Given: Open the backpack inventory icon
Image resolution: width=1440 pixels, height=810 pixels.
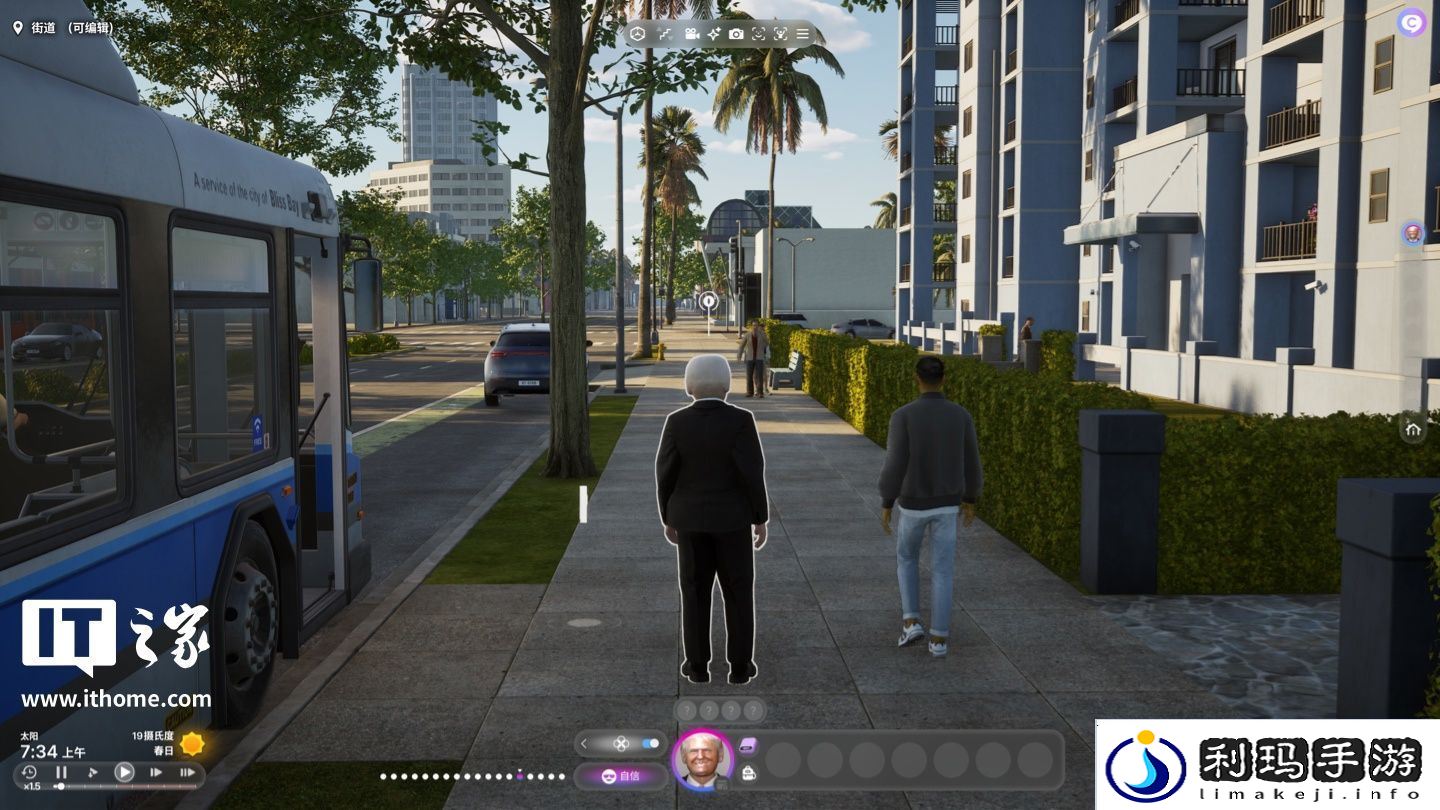Looking at the screenshot, I should coord(748,772).
